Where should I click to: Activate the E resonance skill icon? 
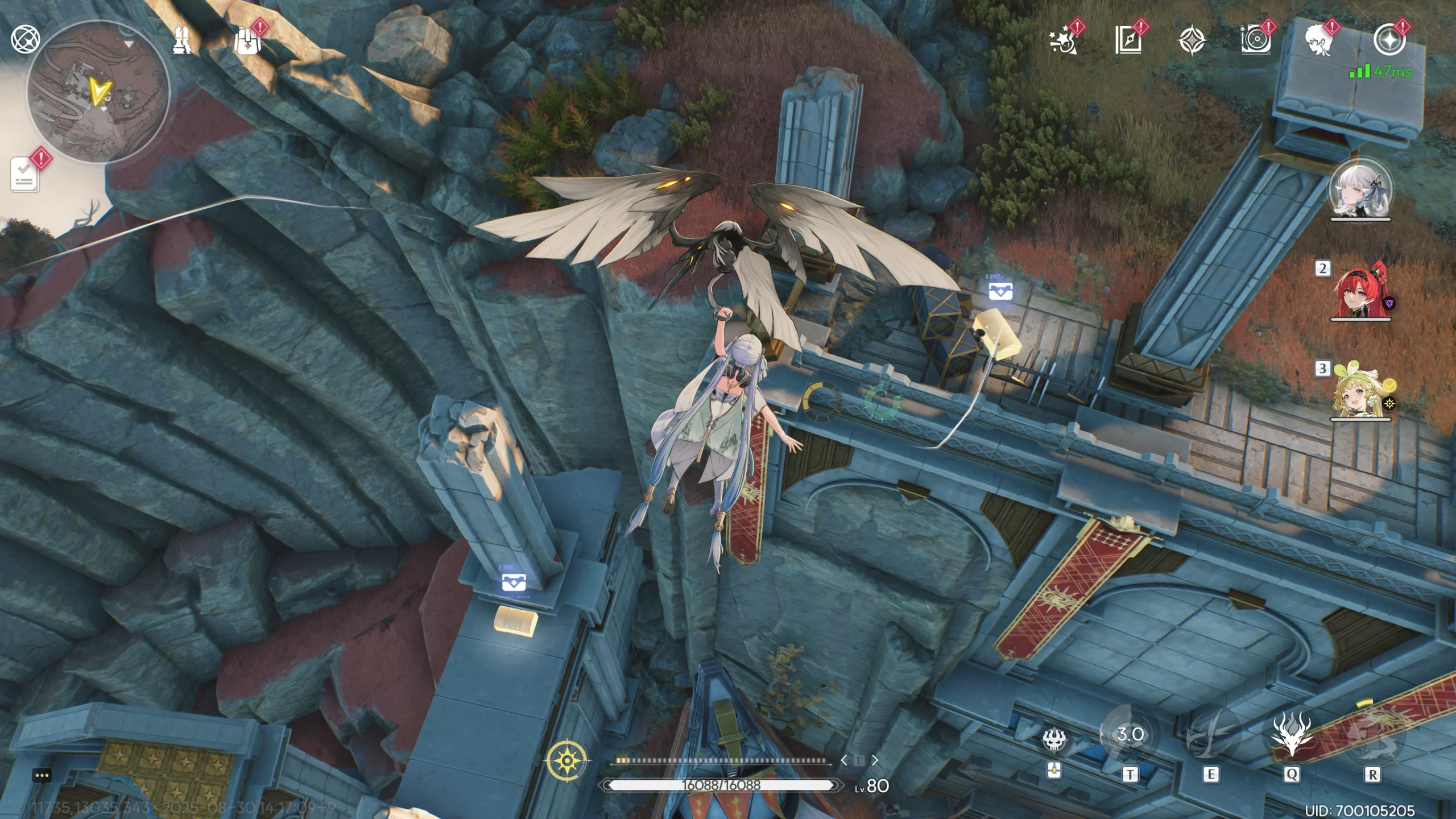click(1210, 735)
